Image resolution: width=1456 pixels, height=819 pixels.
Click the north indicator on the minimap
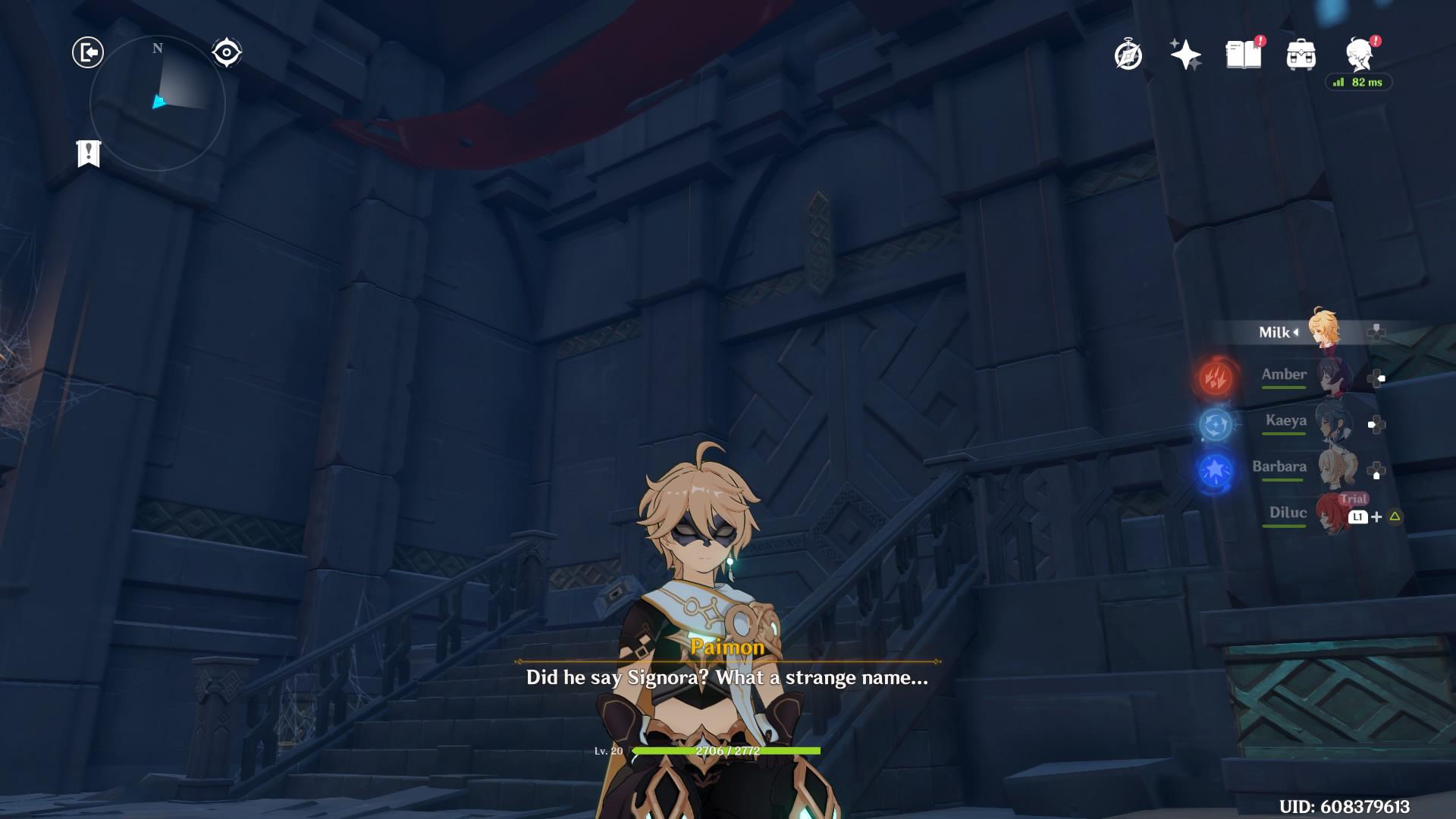coord(156,48)
